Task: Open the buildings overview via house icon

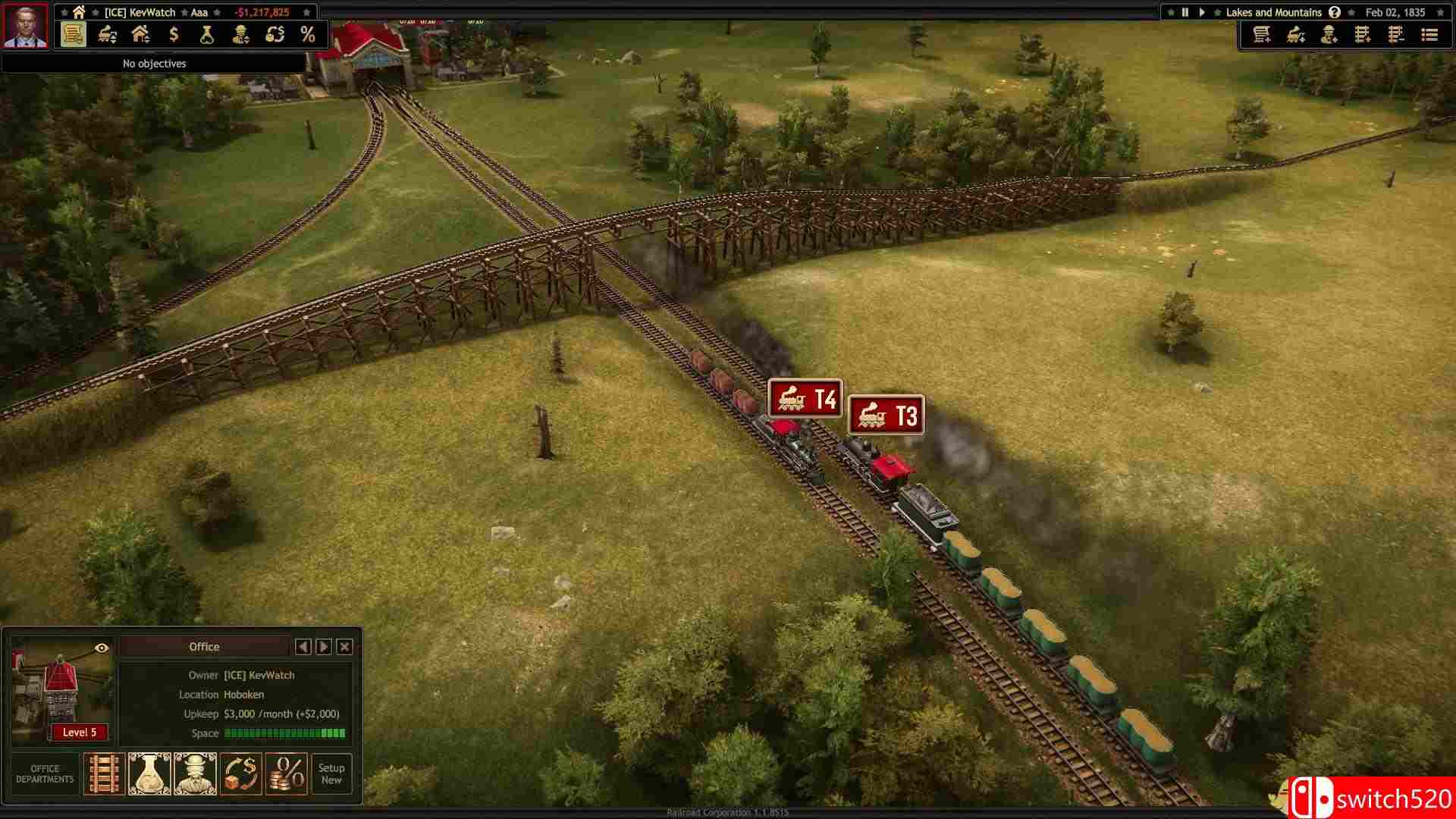Action: (x=140, y=34)
